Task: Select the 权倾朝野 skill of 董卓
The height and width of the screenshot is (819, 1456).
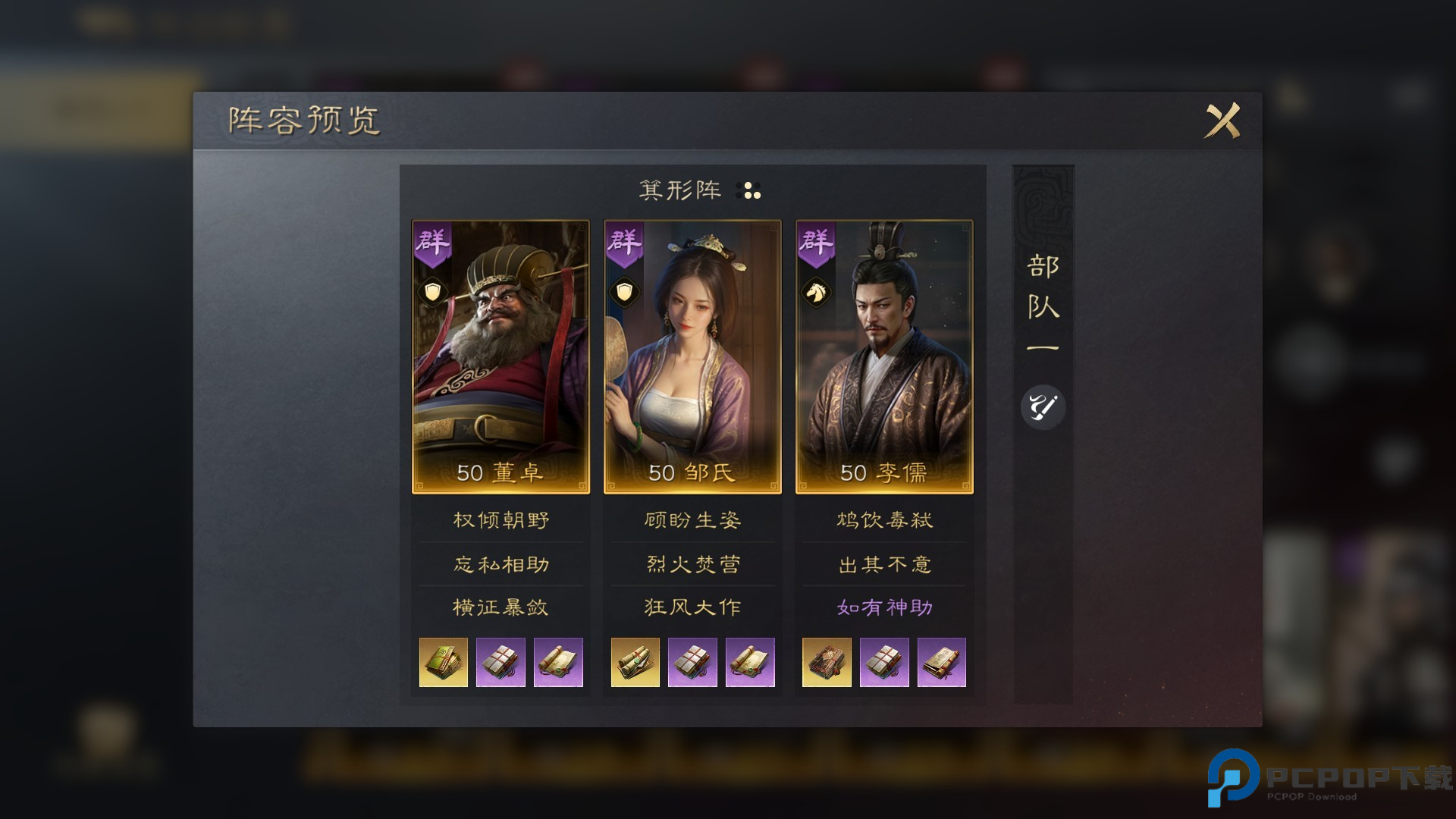Action: coord(500,520)
